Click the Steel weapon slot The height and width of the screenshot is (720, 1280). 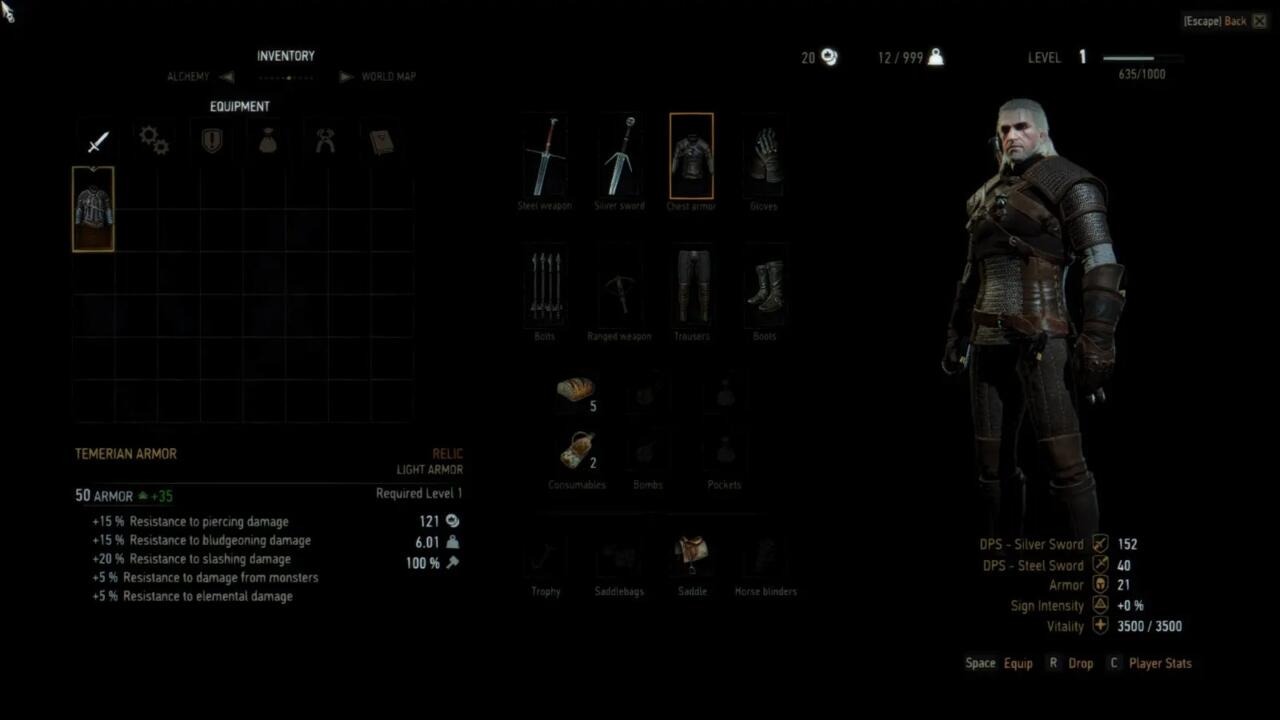click(545, 155)
